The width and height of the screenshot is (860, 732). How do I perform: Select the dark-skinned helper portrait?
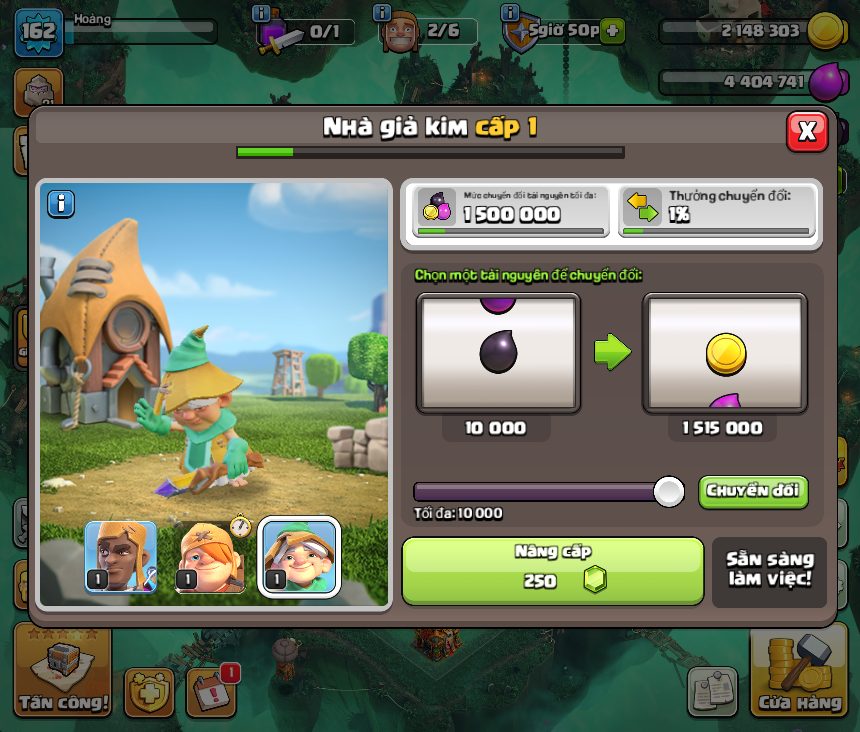121,557
